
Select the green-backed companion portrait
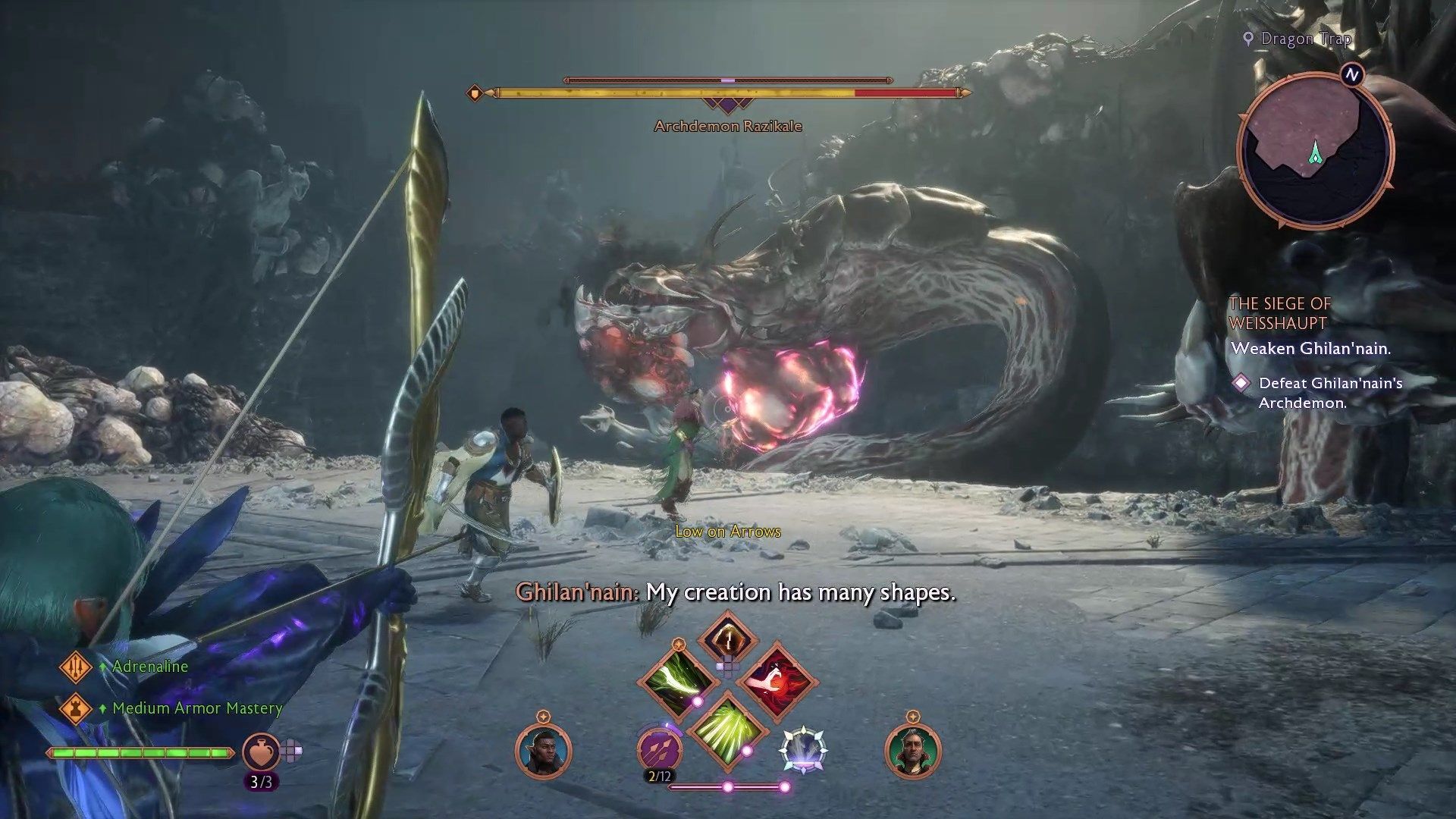tap(913, 751)
